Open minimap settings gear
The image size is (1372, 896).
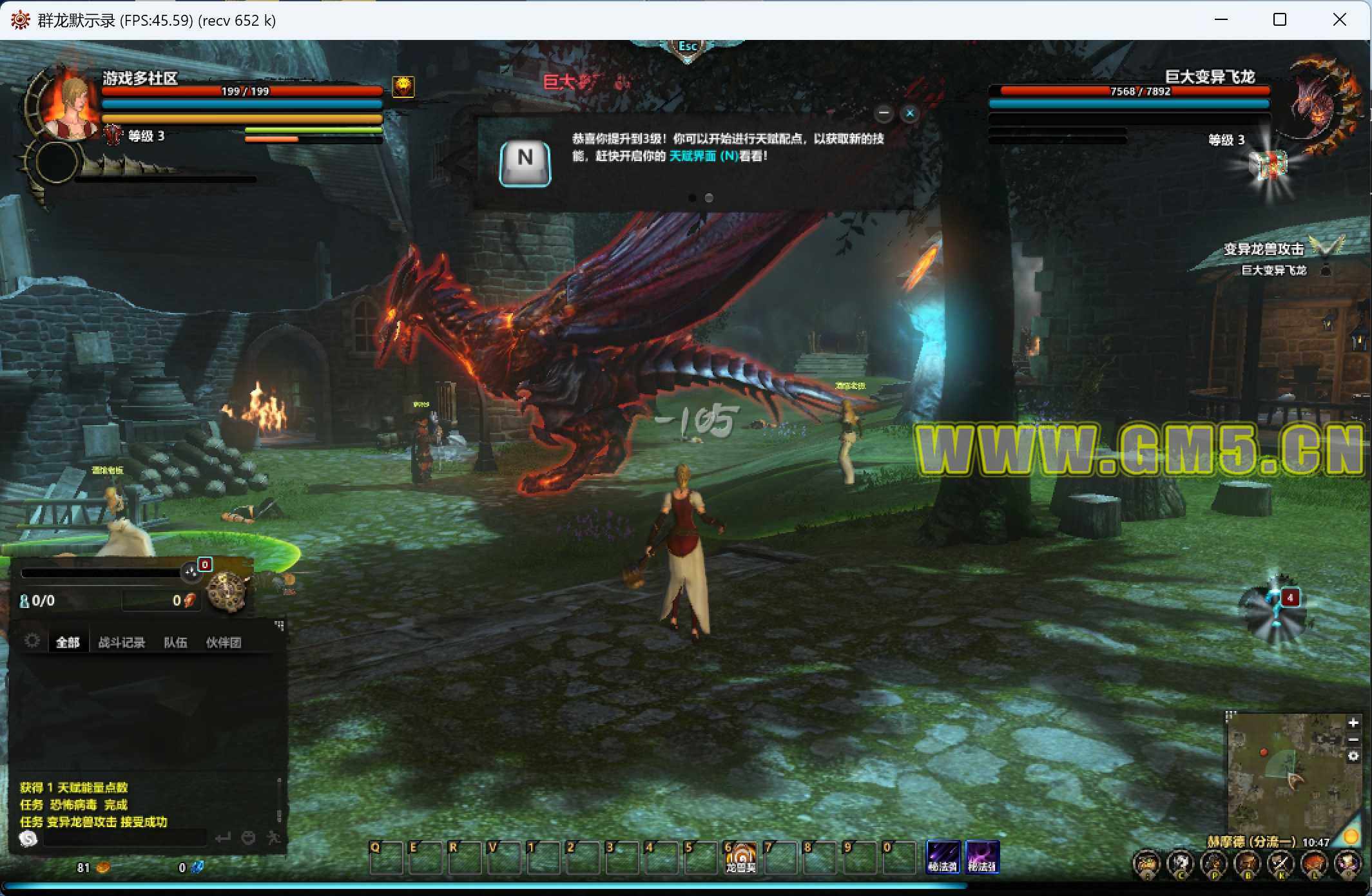(x=1353, y=756)
